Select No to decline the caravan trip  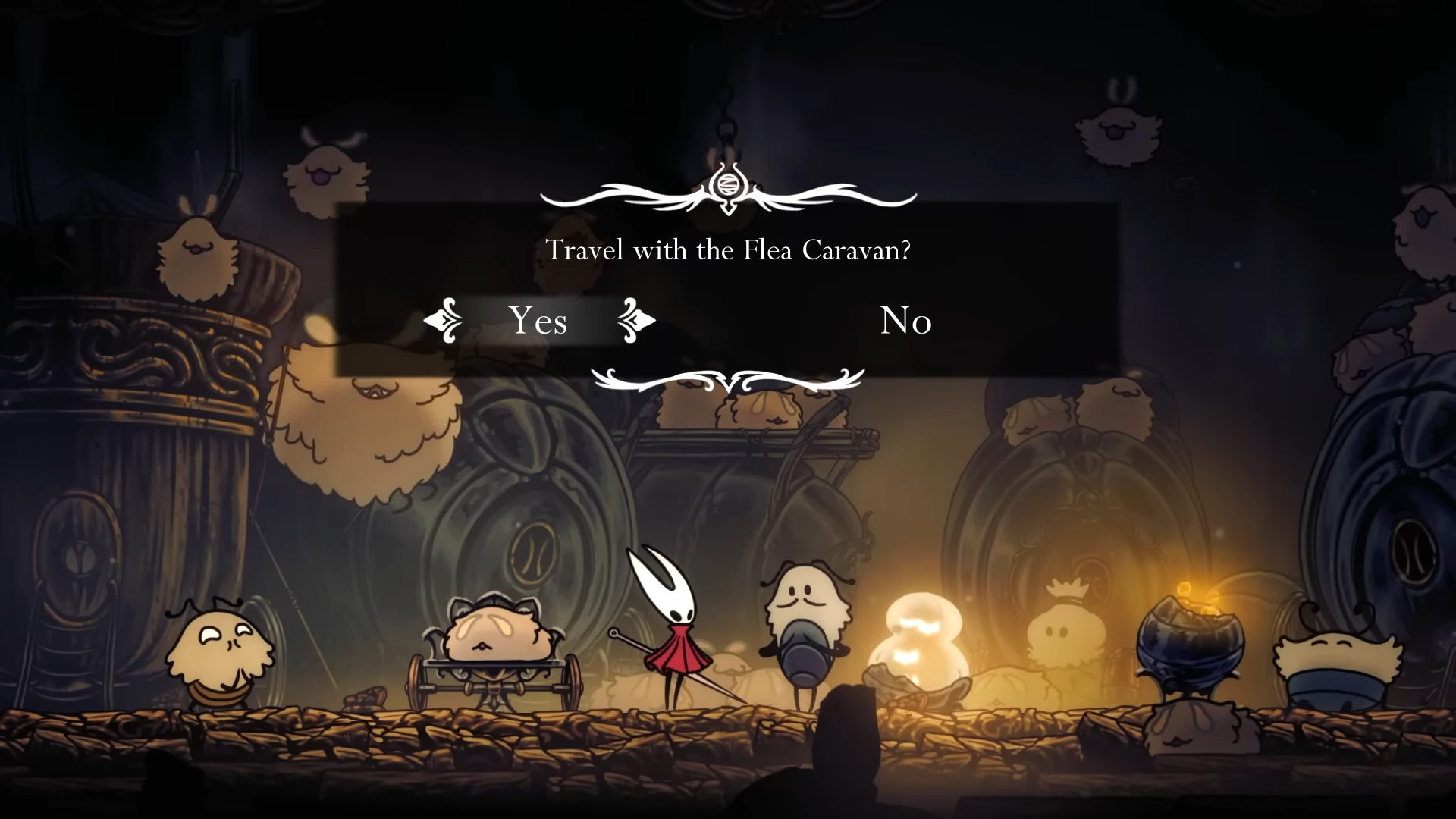[905, 321]
